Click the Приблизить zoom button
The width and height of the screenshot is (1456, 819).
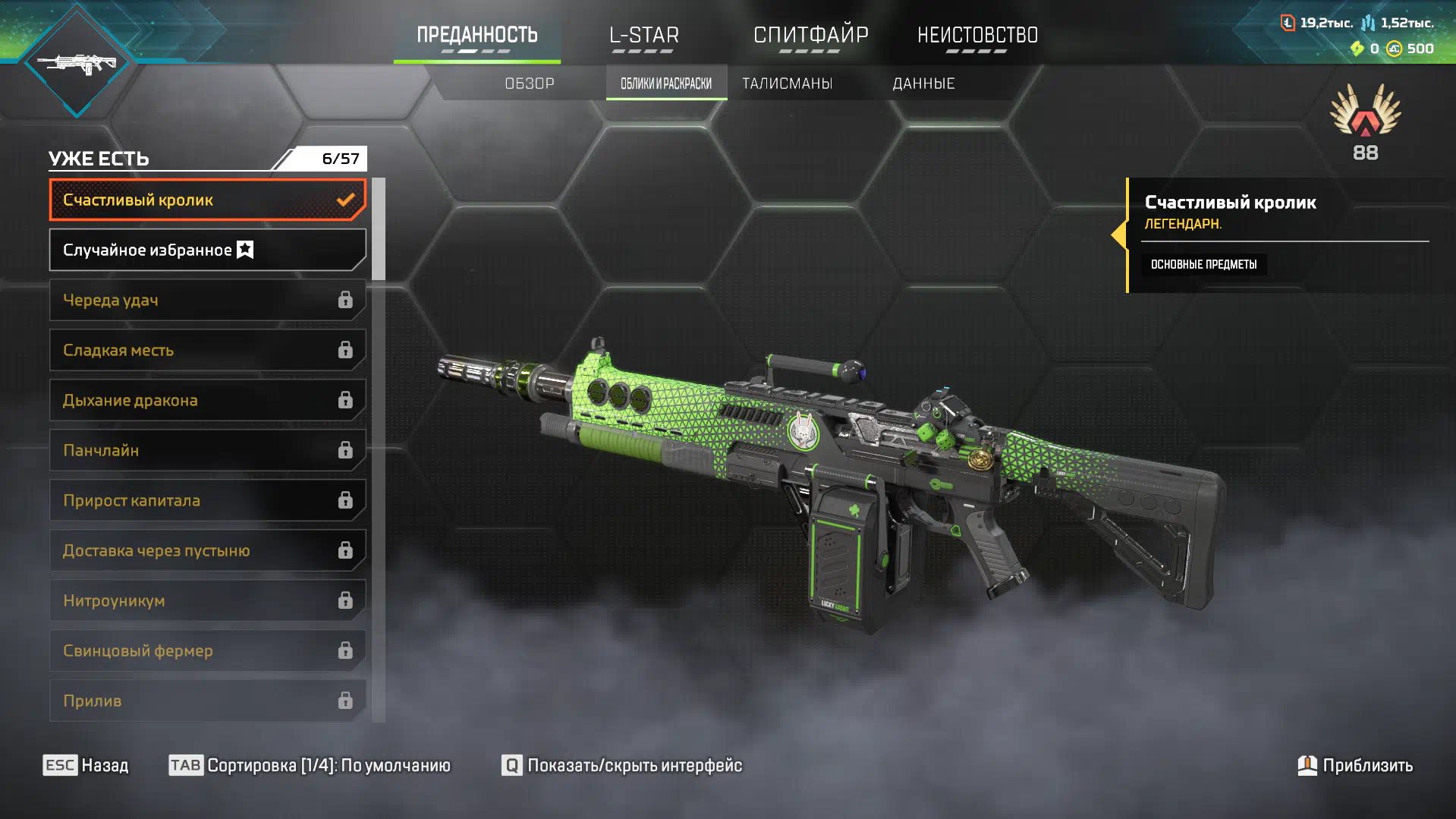coord(1355,765)
